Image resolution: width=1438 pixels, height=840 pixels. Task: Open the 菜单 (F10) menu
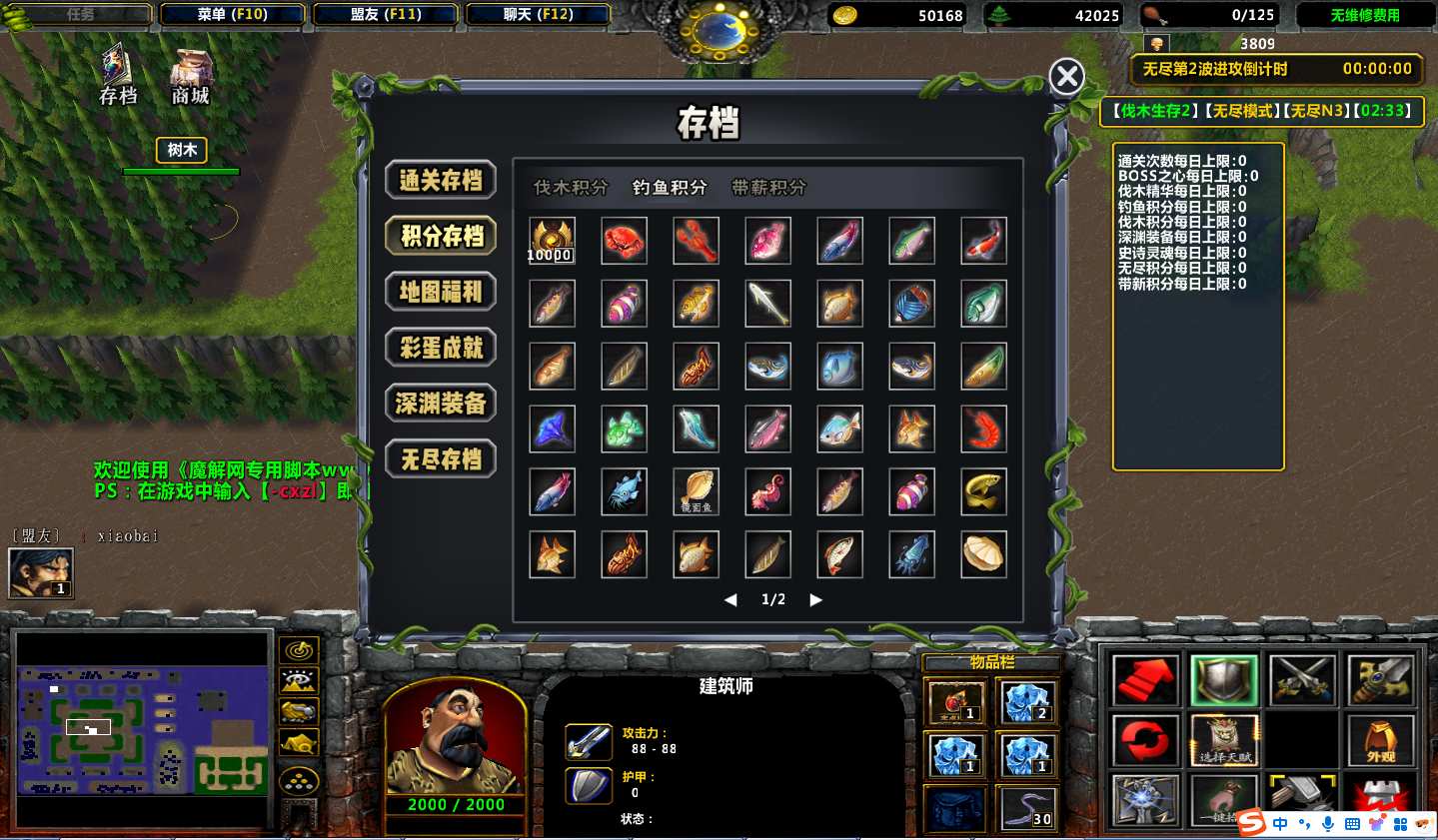click(232, 14)
